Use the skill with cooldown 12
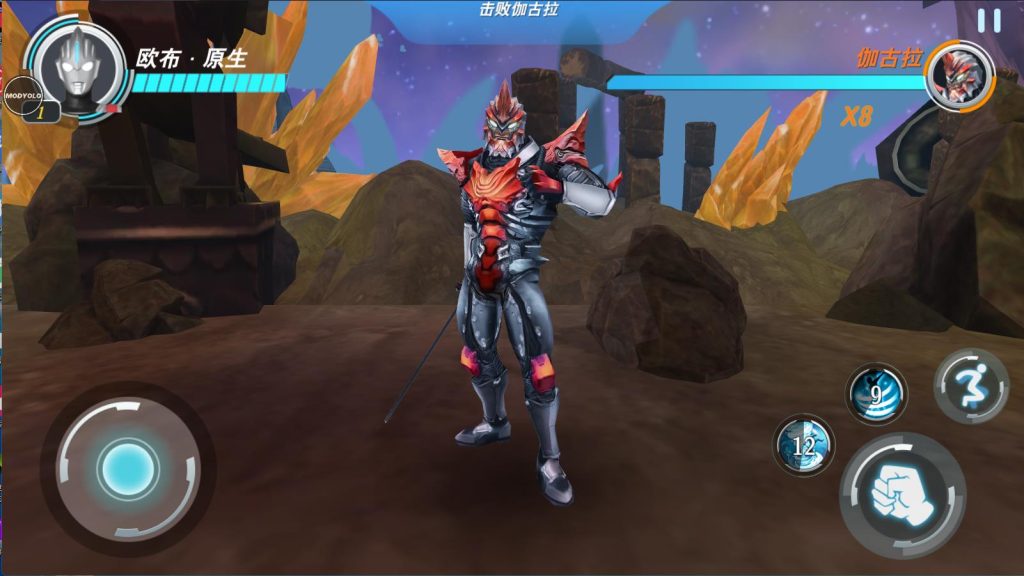The width and height of the screenshot is (1024, 576). pos(804,445)
